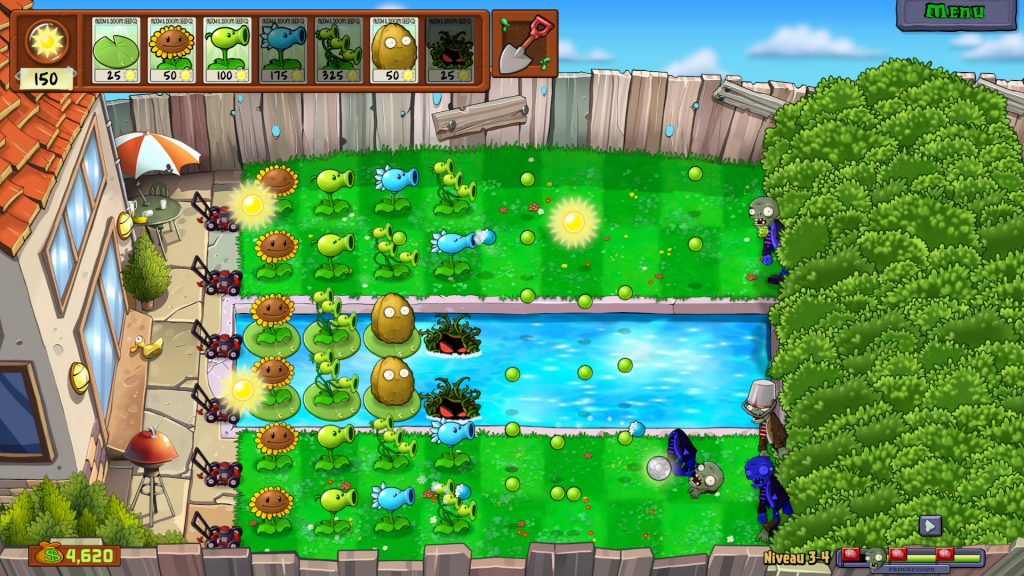Pick the Wall-nut seed packet
The image size is (1024, 576).
[x=395, y=49]
